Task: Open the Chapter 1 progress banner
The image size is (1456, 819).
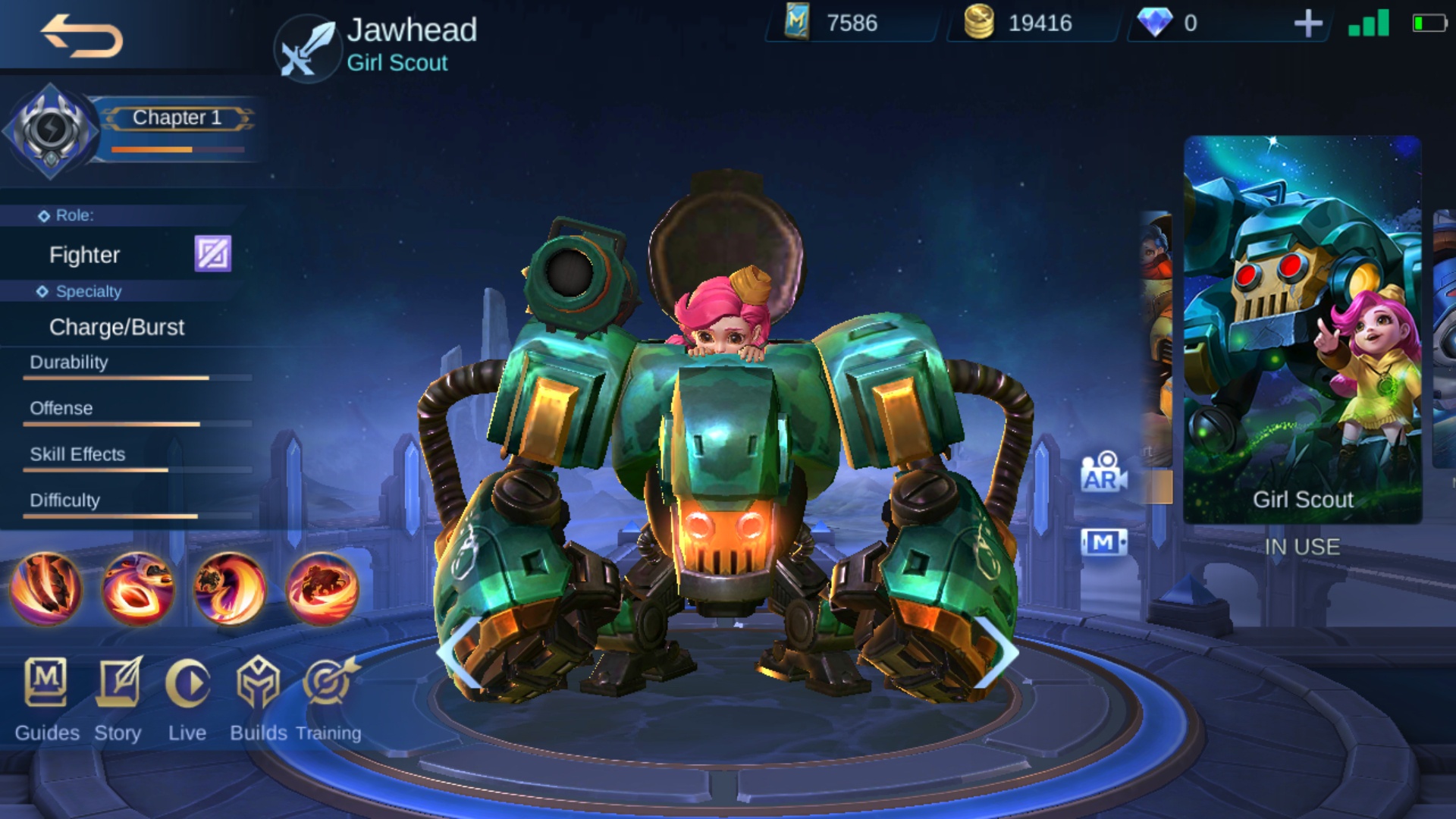Action: click(x=176, y=118)
